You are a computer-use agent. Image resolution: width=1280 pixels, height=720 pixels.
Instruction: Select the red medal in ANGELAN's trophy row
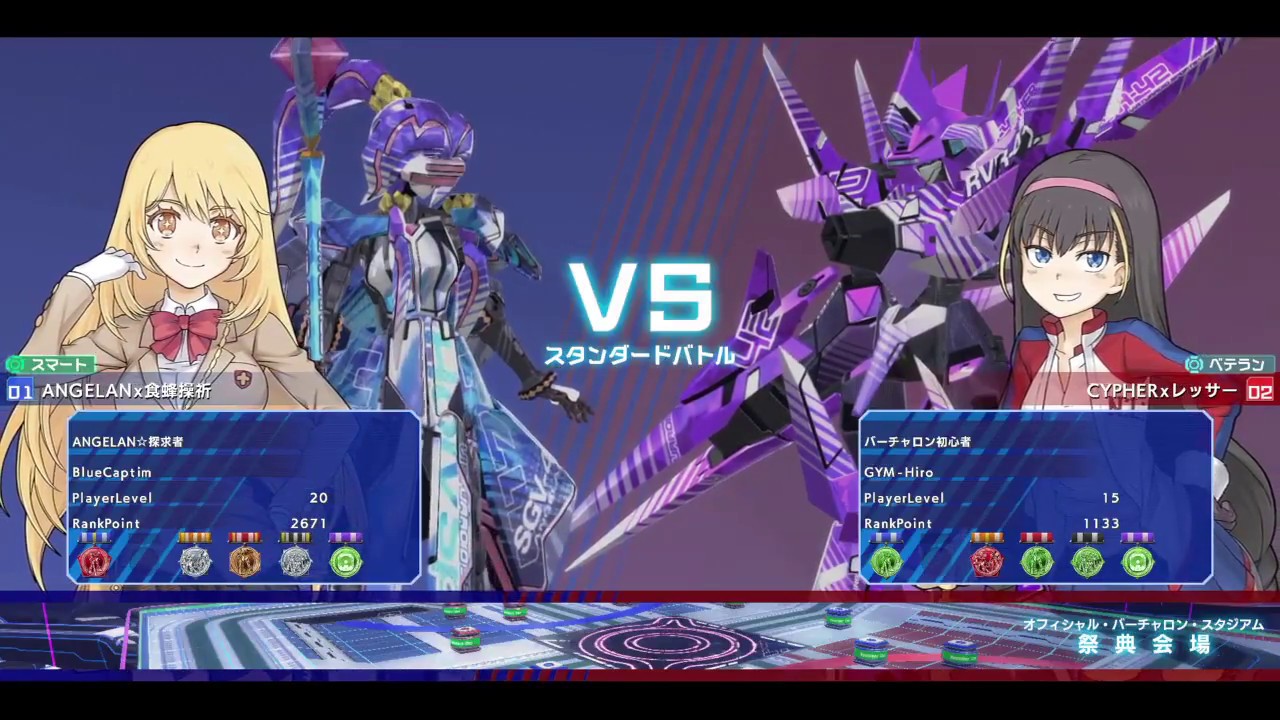point(95,561)
